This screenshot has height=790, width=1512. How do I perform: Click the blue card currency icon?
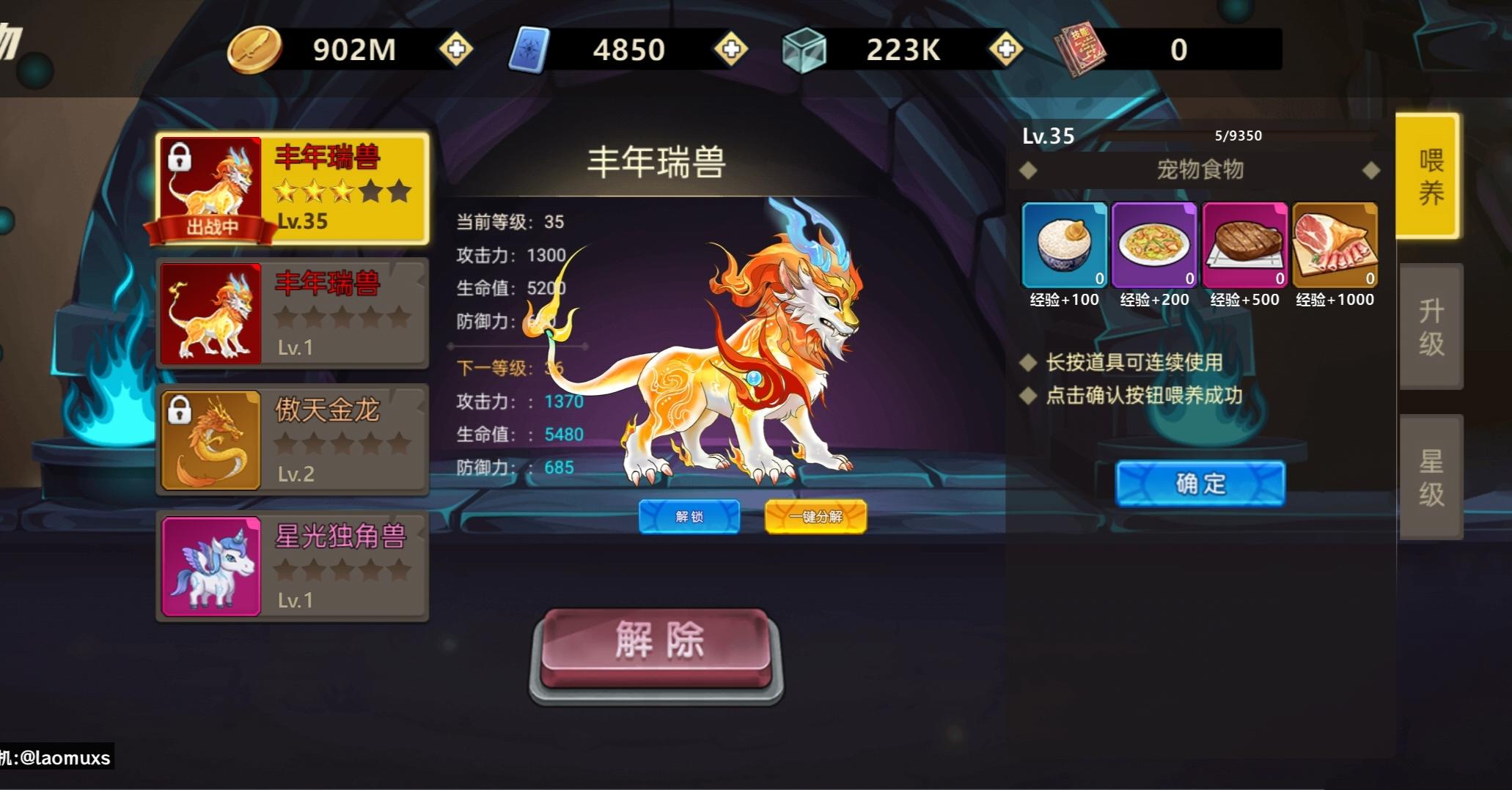[x=531, y=49]
